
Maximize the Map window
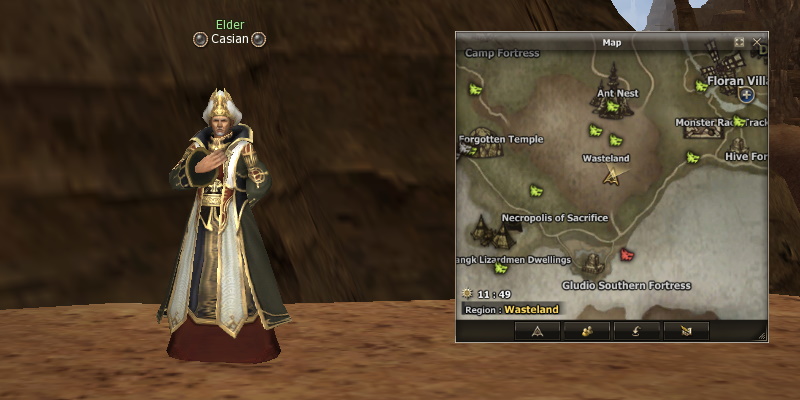pyautogui.click(x=740, y=42)
